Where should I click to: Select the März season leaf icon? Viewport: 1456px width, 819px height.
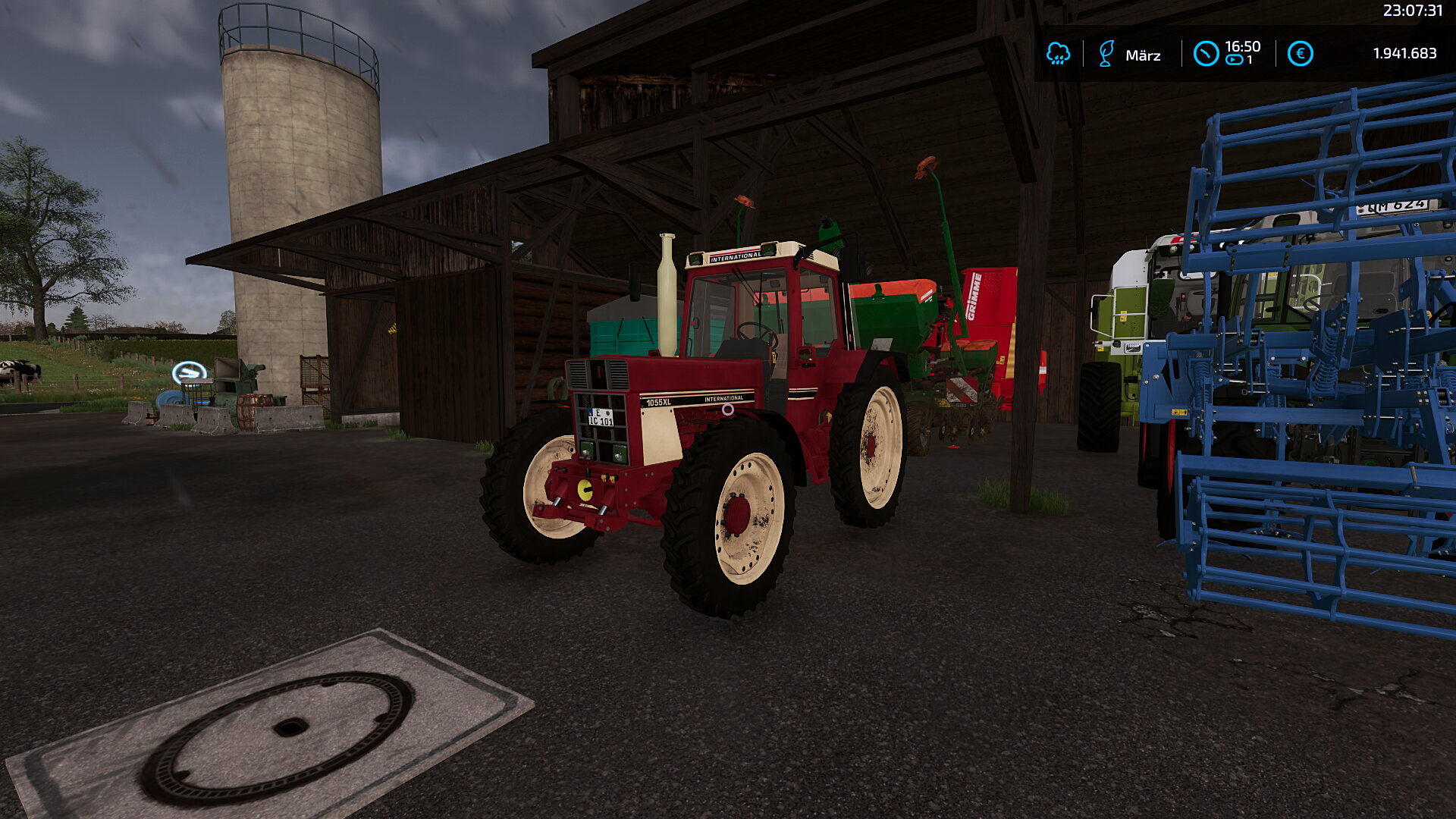tap(1106, 54)
